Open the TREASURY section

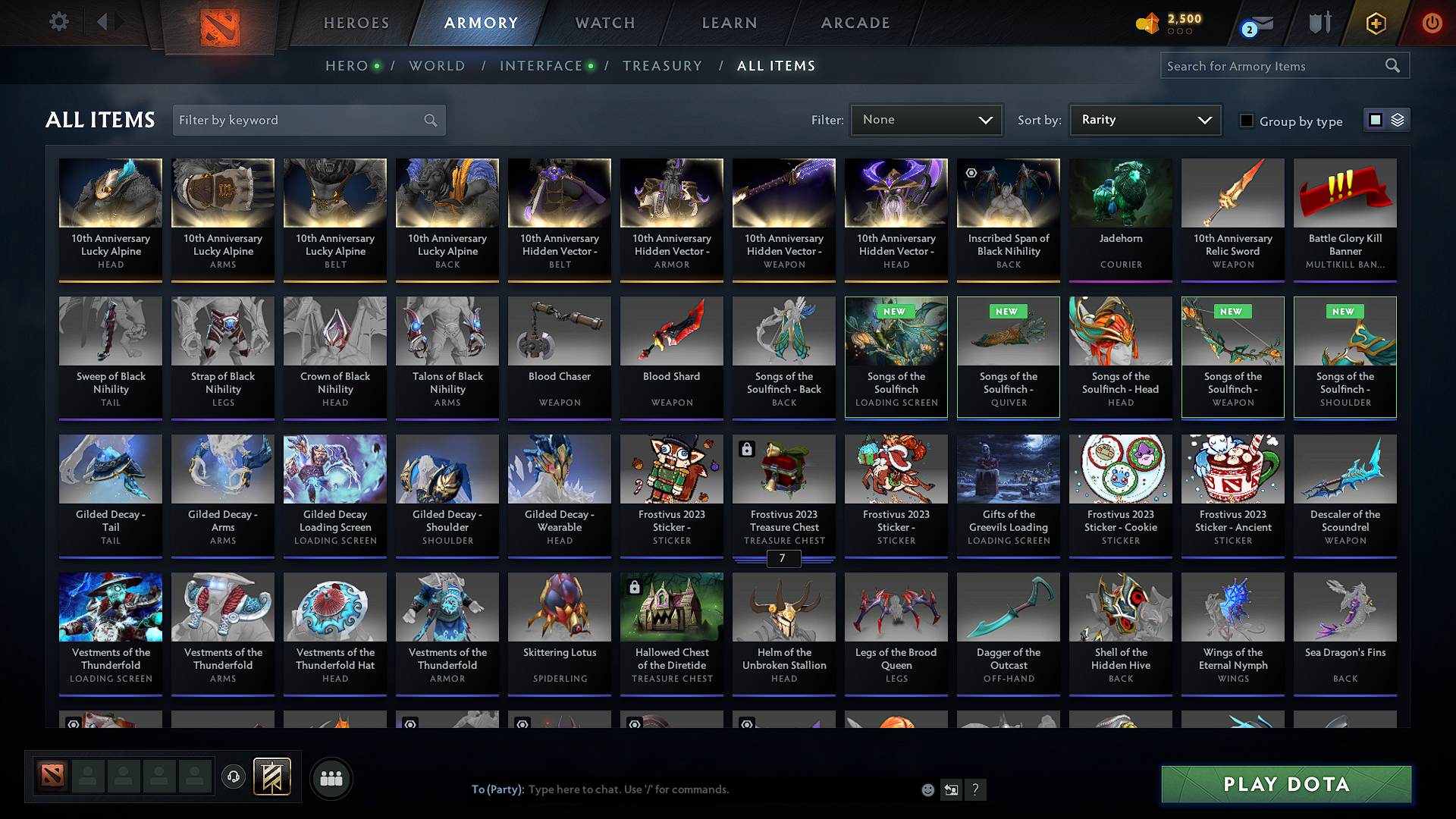[662, 66]
